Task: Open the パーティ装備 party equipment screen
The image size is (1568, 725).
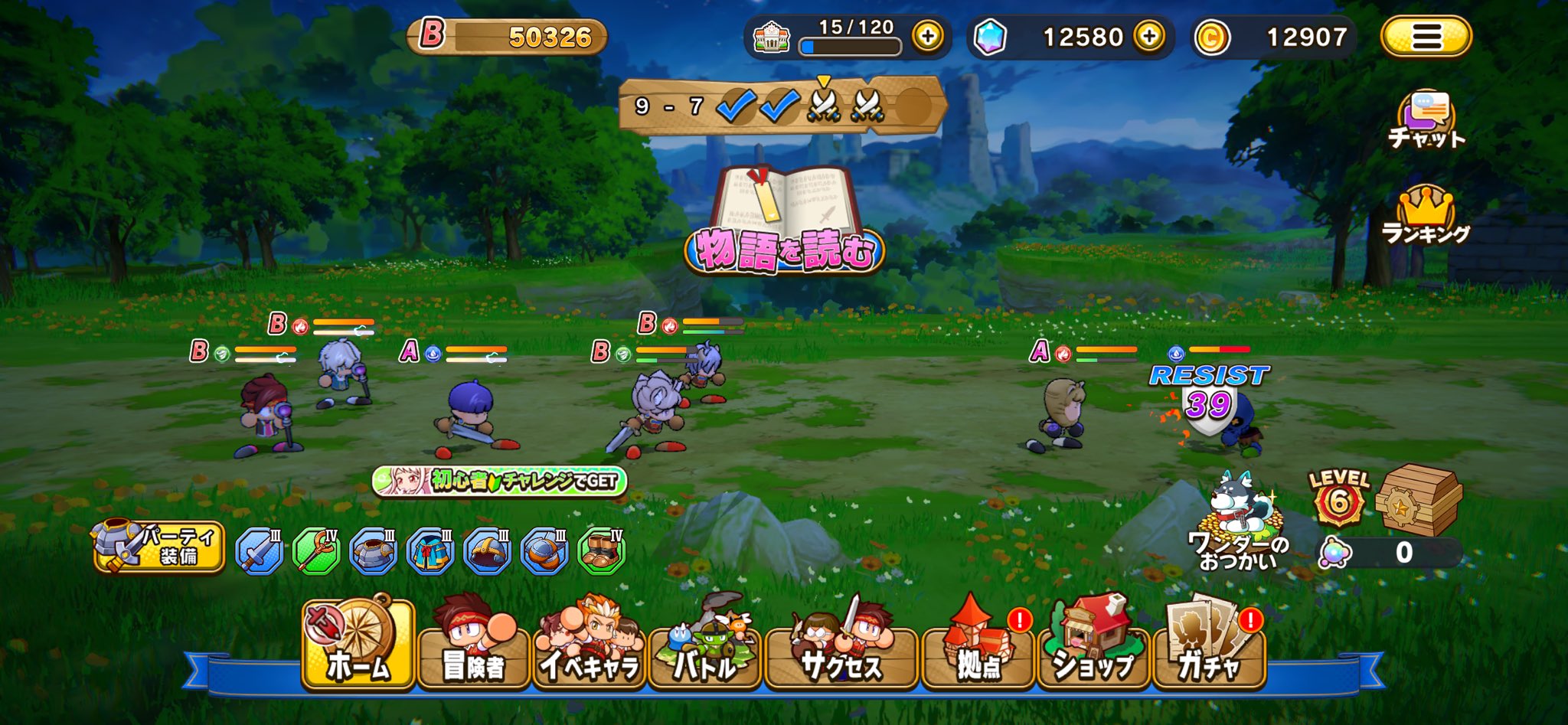Action: [158, 547]
